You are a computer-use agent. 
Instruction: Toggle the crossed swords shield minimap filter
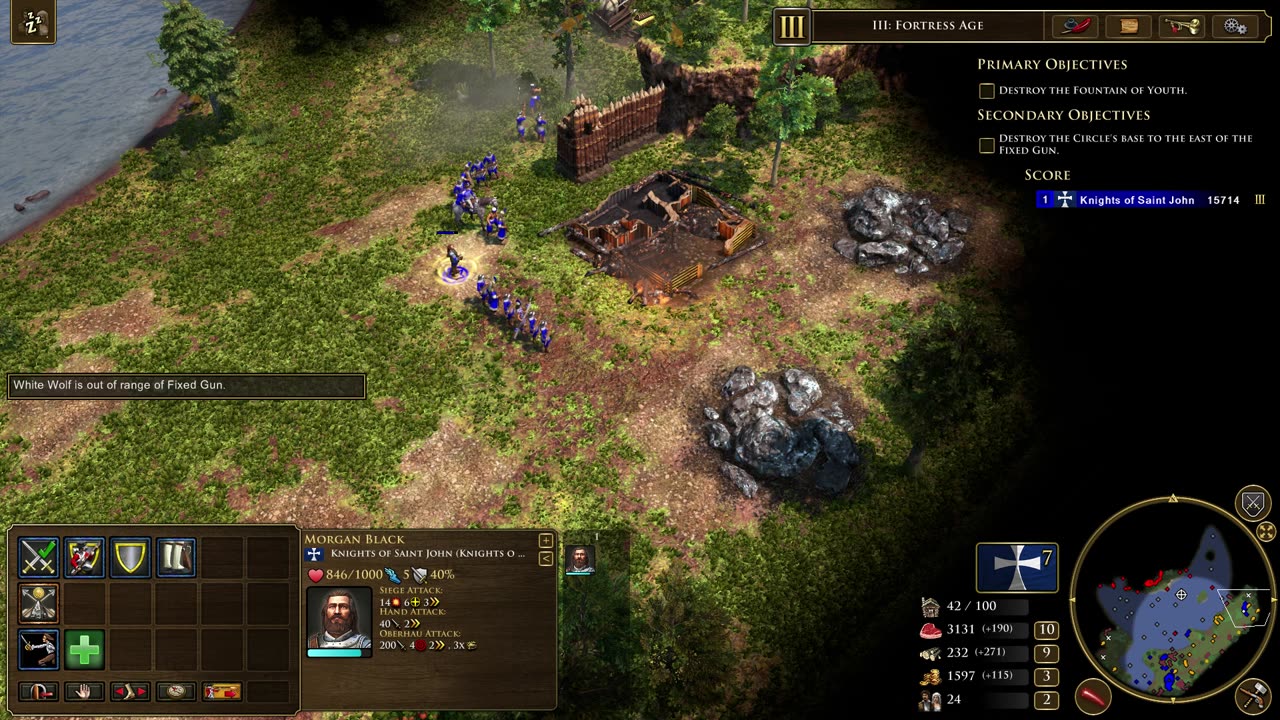point(1253,502)
